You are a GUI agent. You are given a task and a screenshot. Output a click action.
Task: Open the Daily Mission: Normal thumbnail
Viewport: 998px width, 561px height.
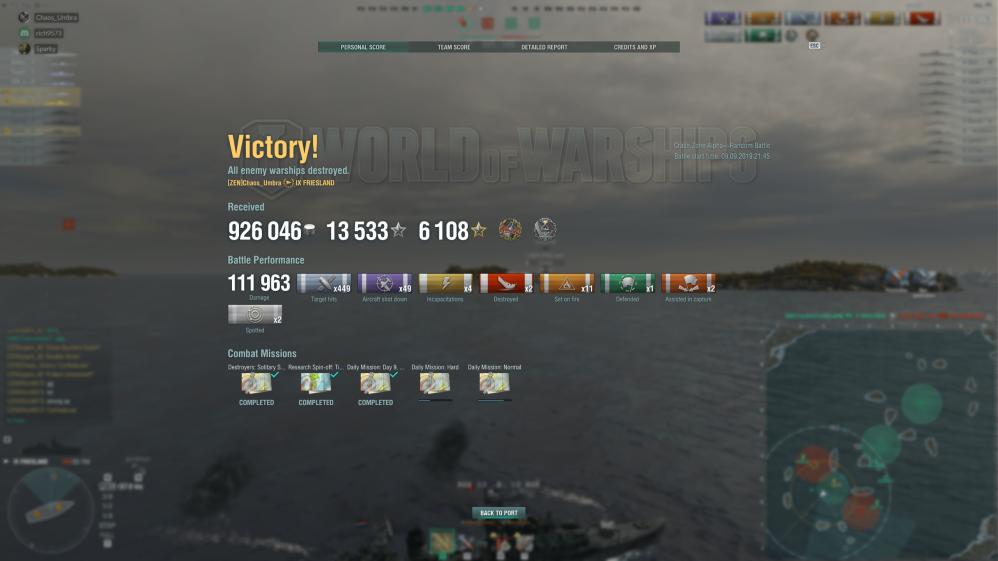click(494, 384)
